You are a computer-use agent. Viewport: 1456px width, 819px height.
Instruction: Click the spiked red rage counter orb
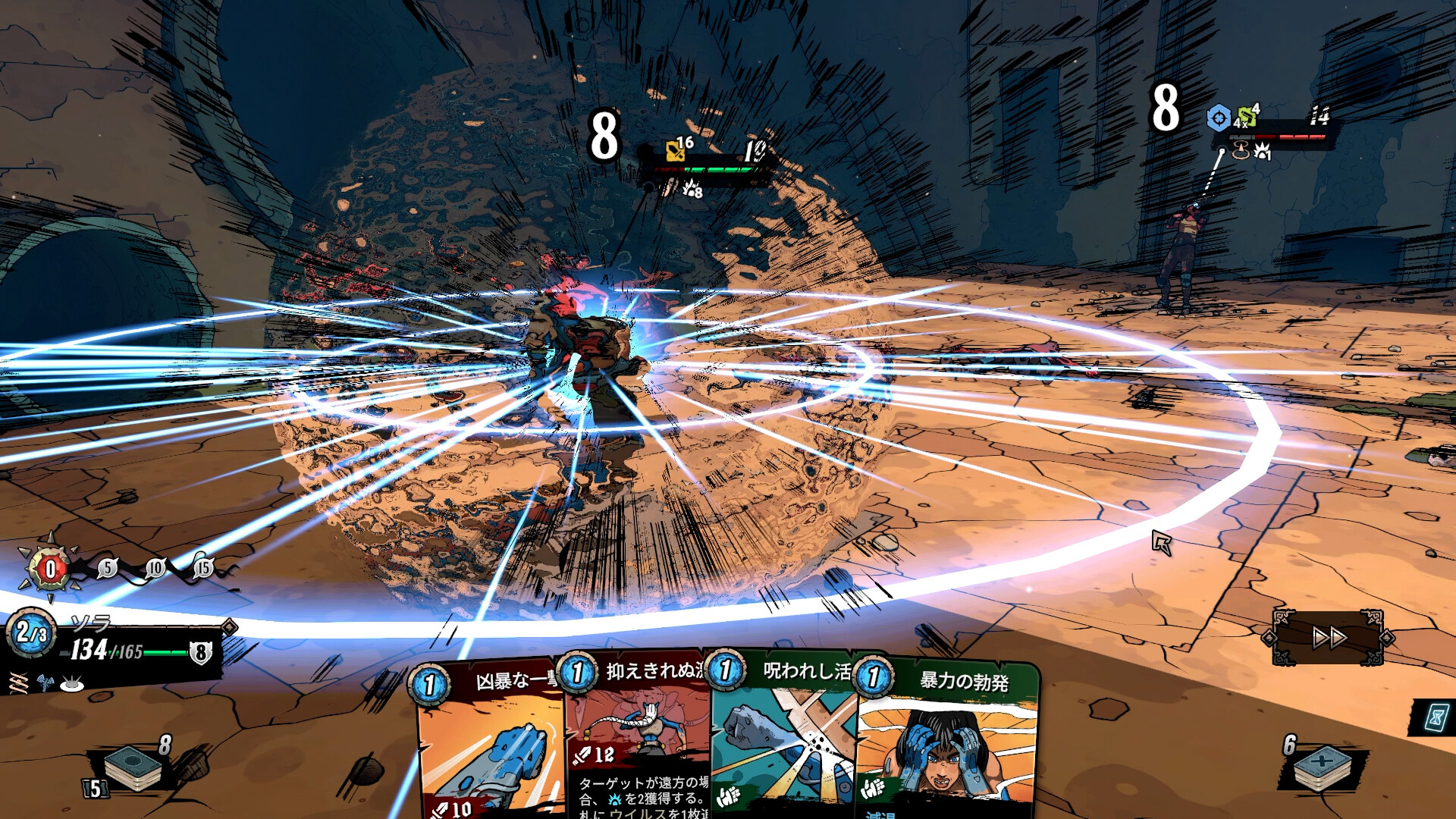(x=50, y=569)
